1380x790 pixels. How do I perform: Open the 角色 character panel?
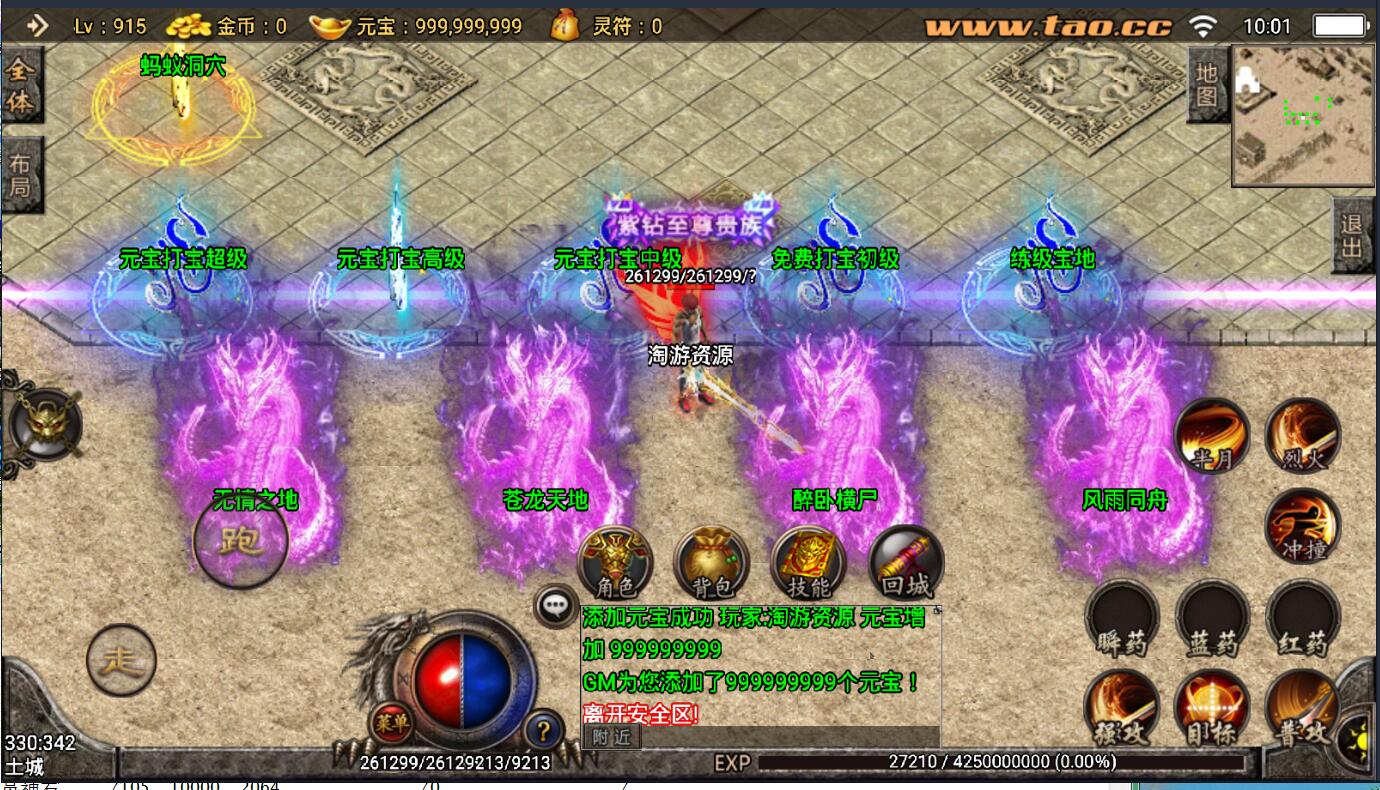pyautogui.click(x=615, y=564)
